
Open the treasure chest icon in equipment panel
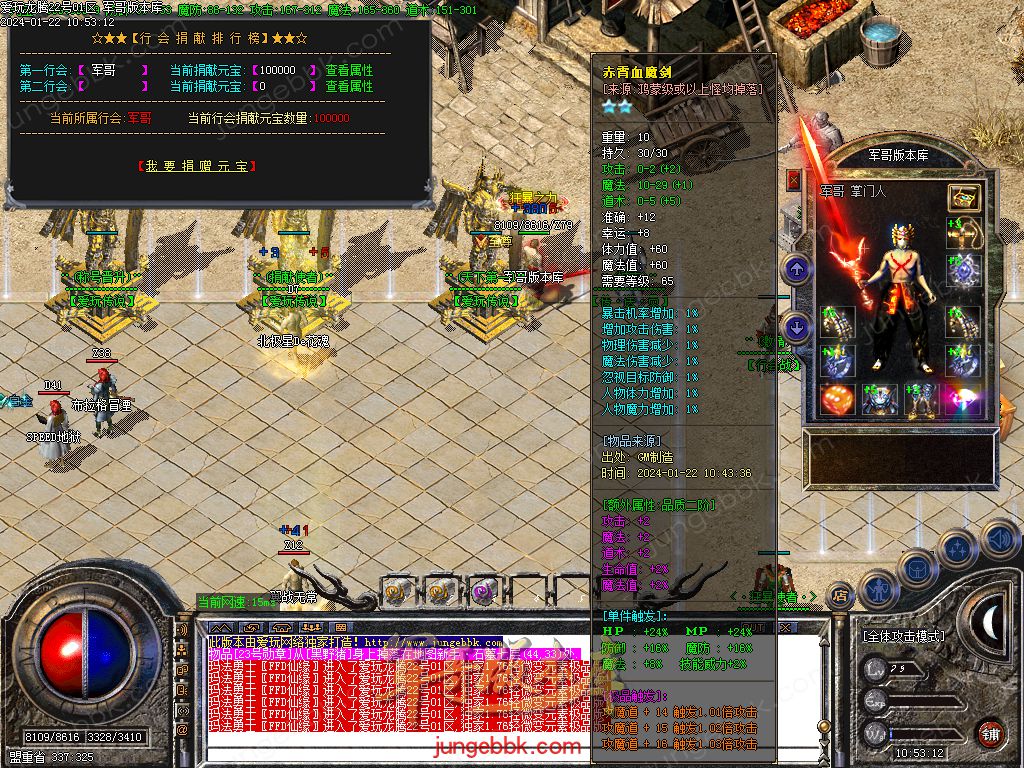[964, 197]
